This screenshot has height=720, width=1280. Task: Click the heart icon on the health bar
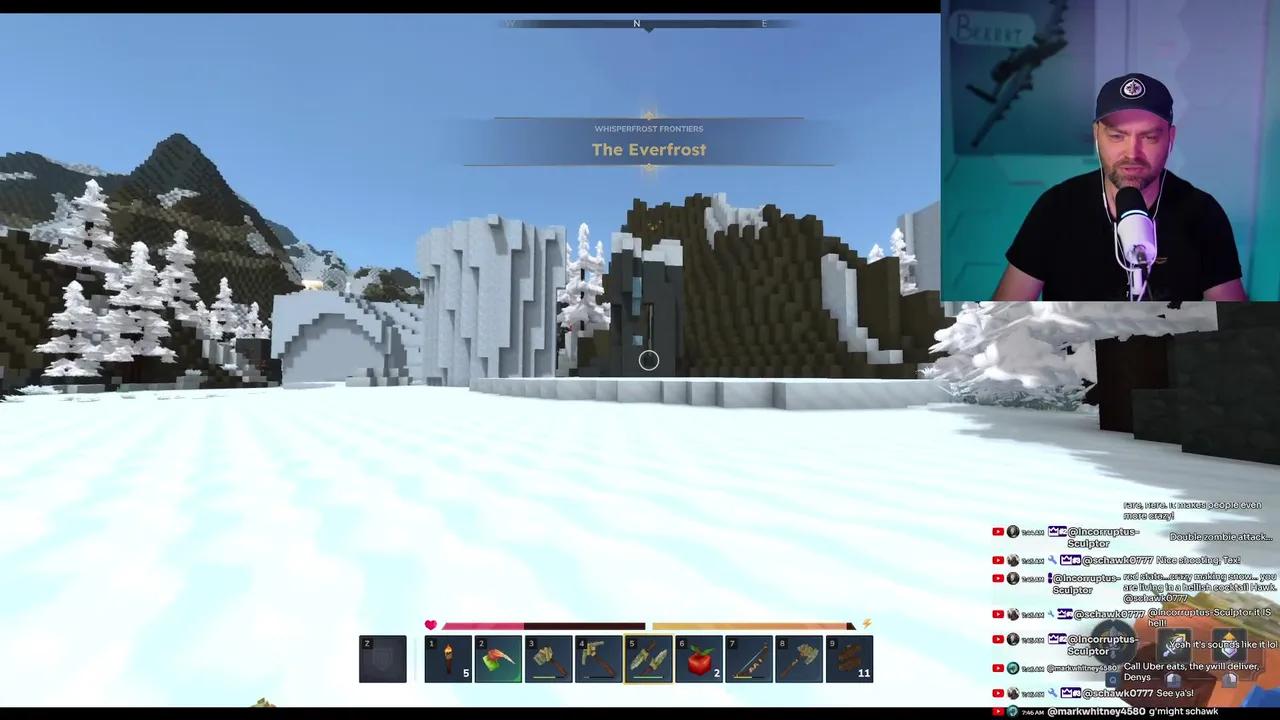tap(430, 624)
